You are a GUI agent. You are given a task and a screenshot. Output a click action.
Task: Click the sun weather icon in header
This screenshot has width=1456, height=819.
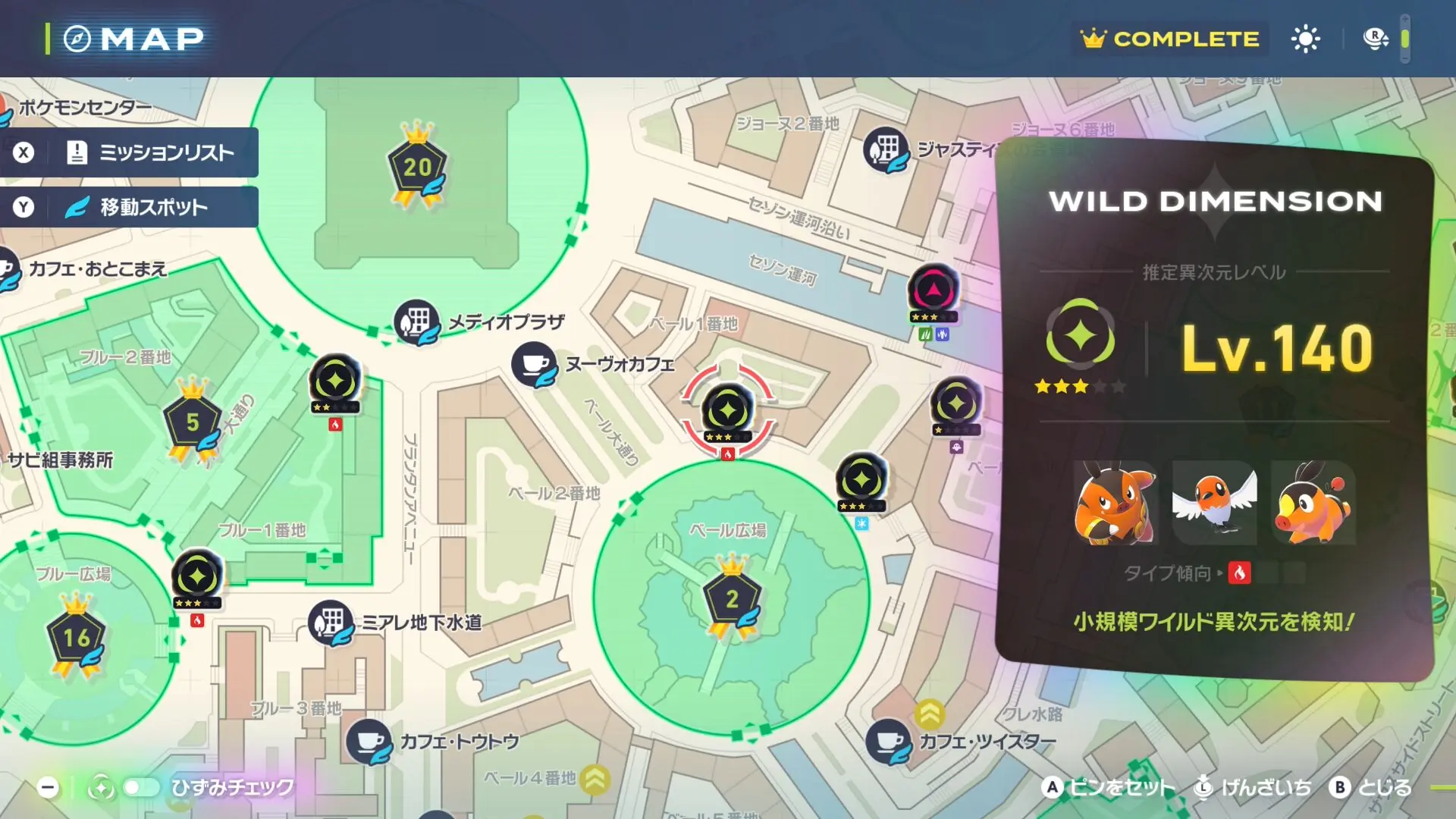pos(1305,39)
